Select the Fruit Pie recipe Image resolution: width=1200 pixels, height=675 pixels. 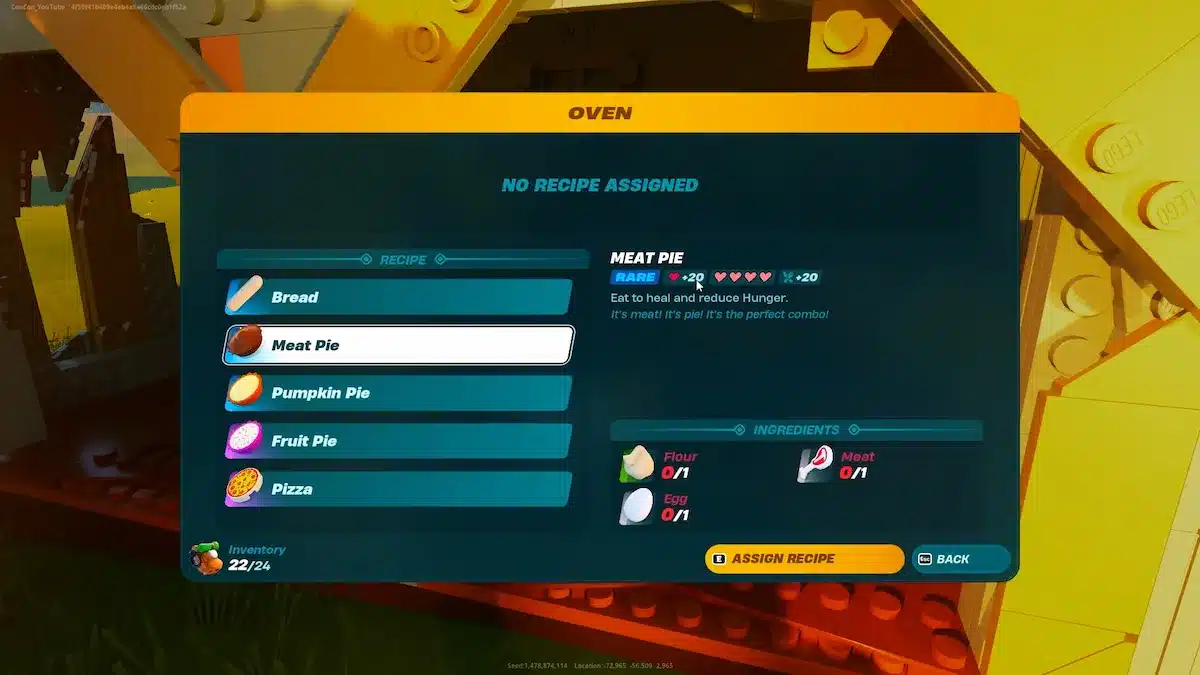click(398, 441)
